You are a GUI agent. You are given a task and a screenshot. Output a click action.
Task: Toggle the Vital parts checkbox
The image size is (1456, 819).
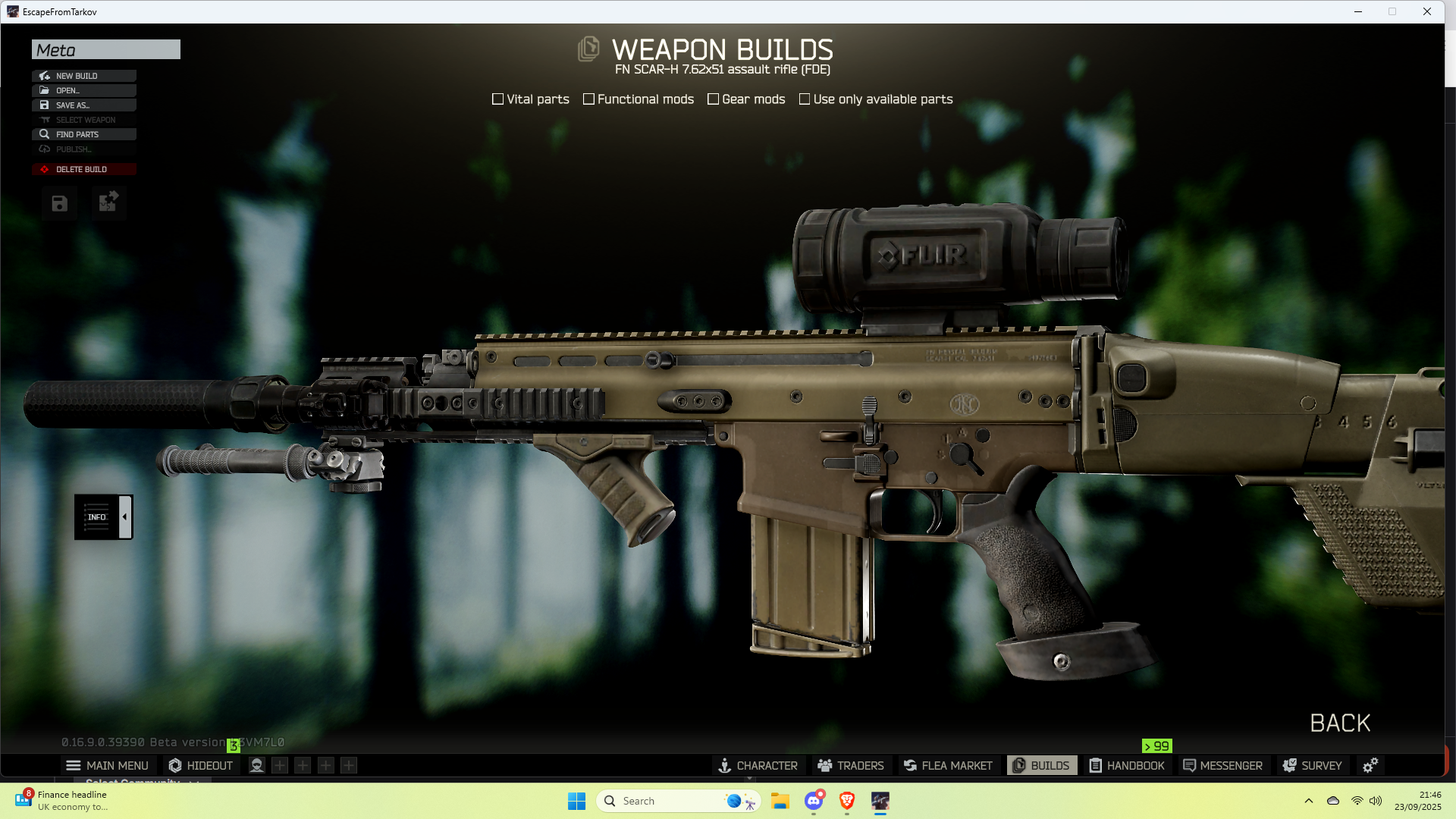point(498,99)
